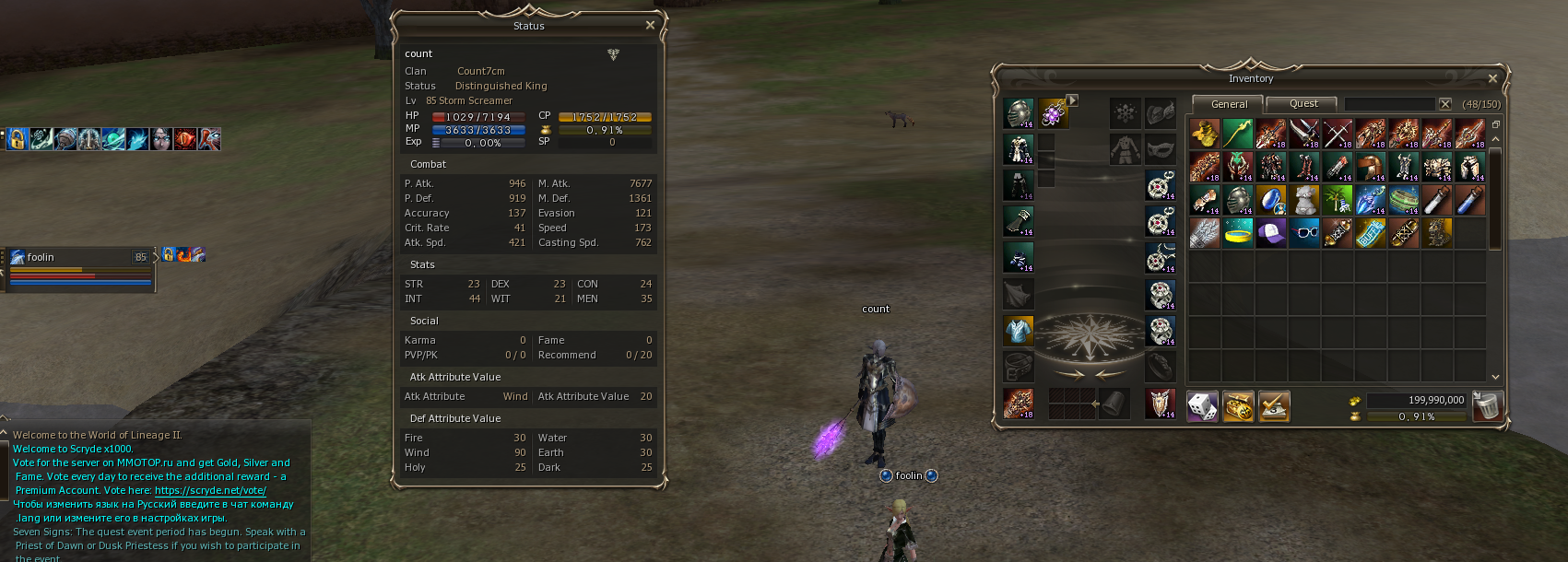
Task: Click the gold treasure chest button
Action: click(1238, 406)
